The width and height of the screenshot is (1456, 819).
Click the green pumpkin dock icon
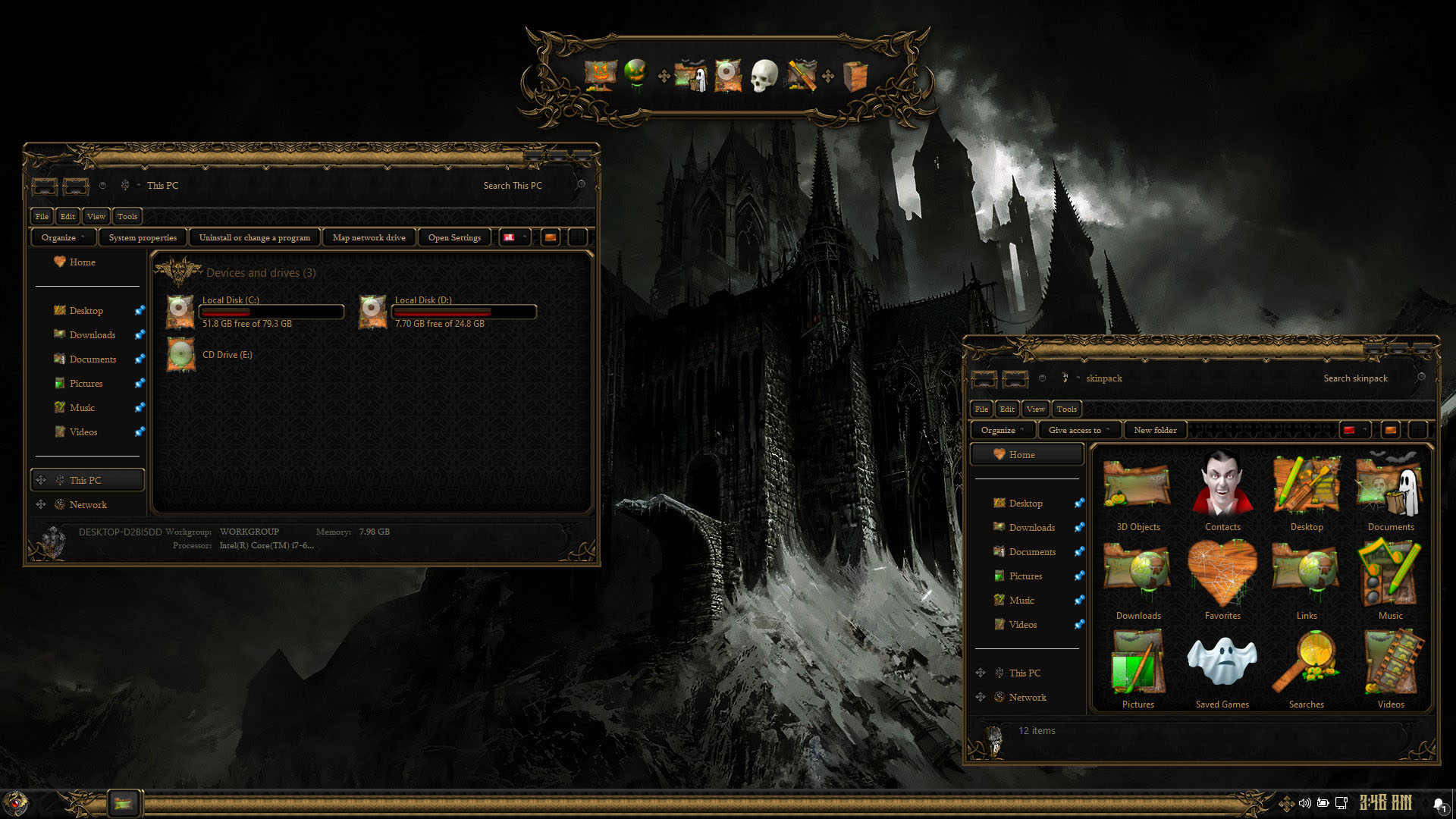636,74
